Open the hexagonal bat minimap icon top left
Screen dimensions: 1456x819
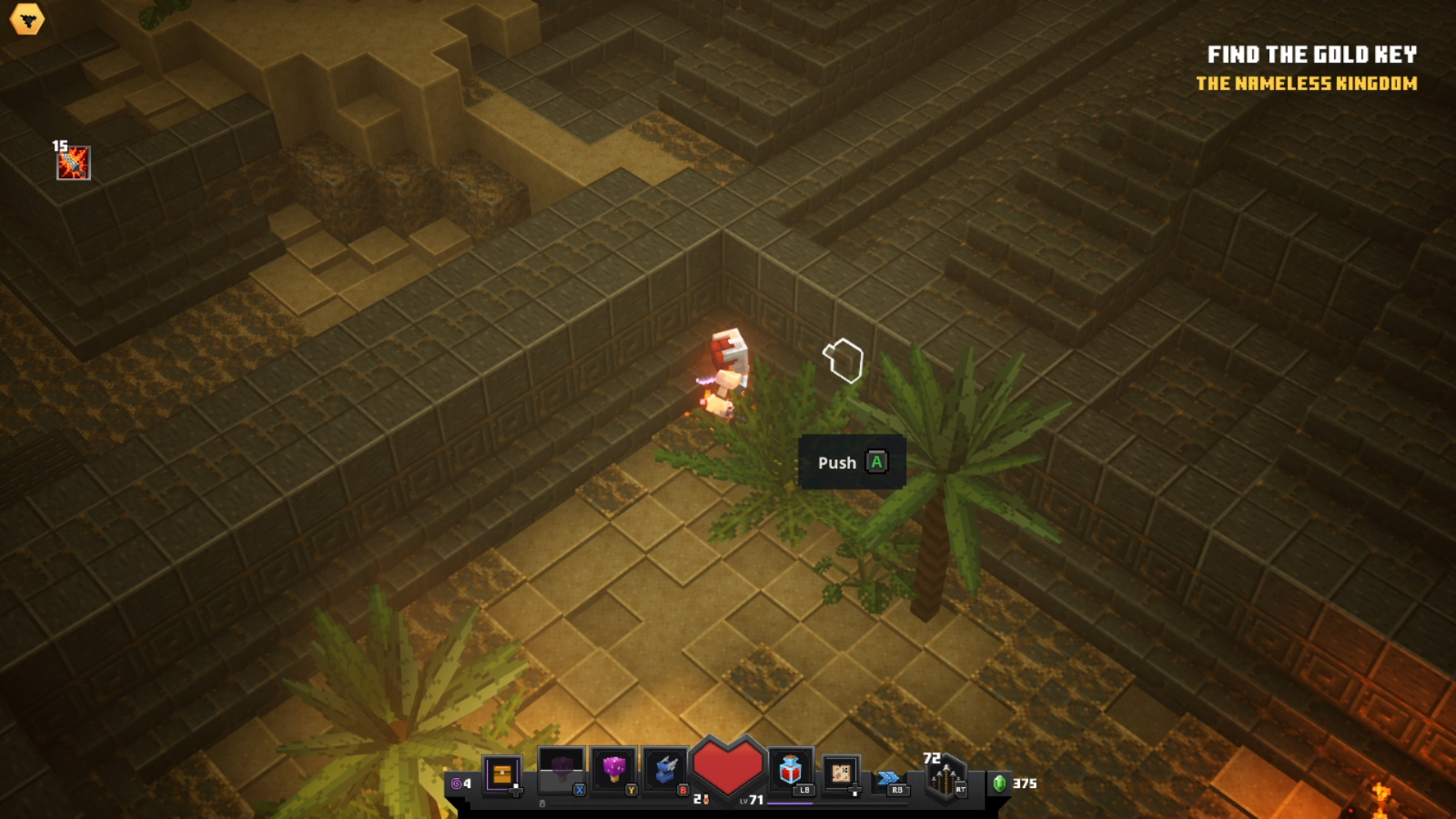tap(27, 20)
